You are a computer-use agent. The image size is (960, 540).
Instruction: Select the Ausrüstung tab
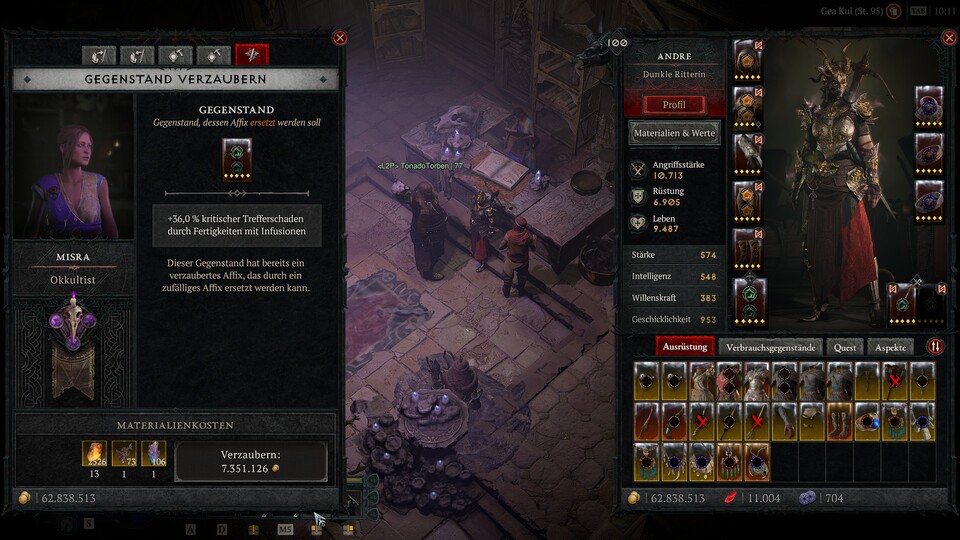pyautogui.click(x=686, y=347)
